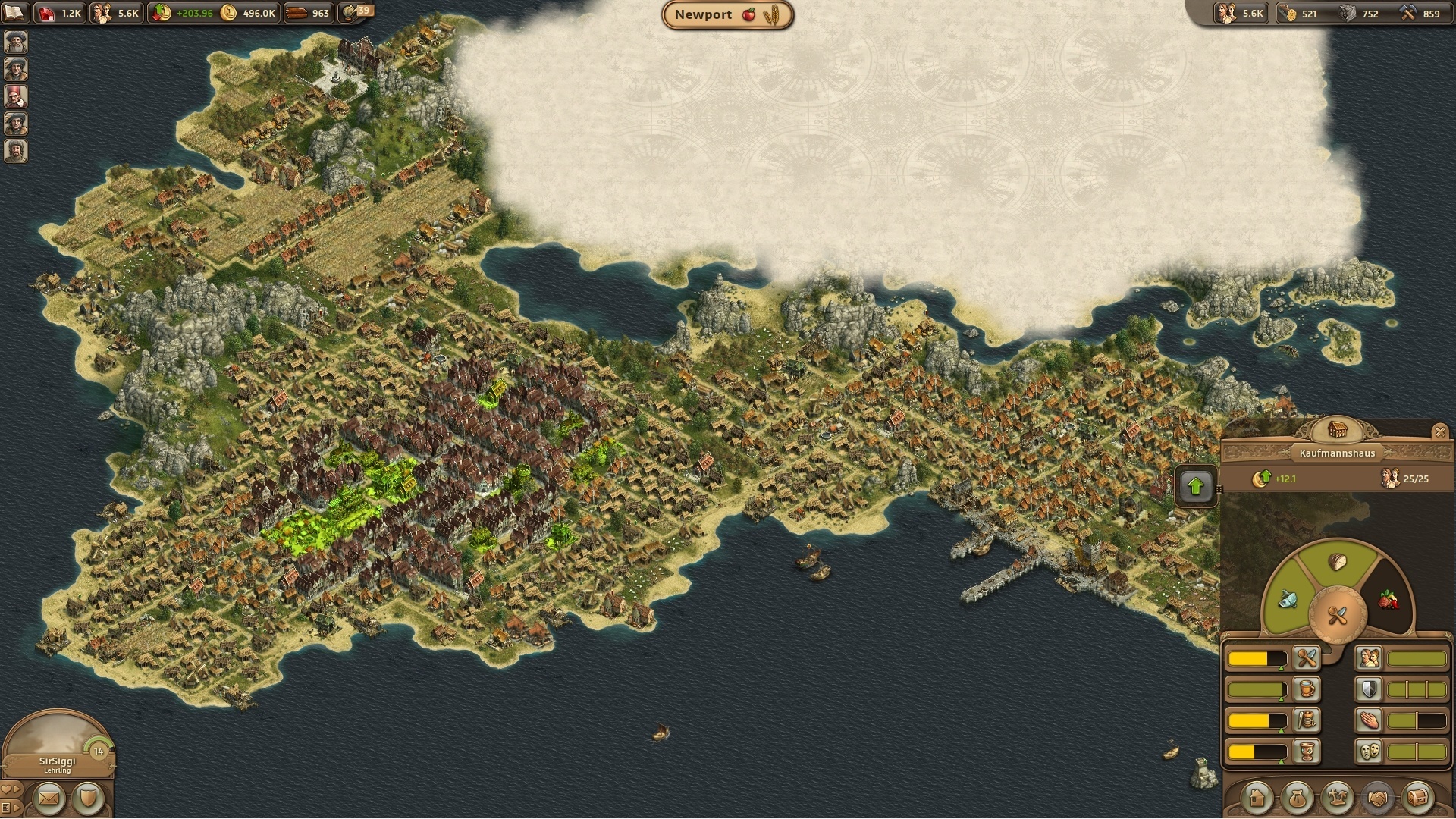
Task: Select the house construction icon in the bottom panel
Action: pyautogui.click(x=1257, y=798)
